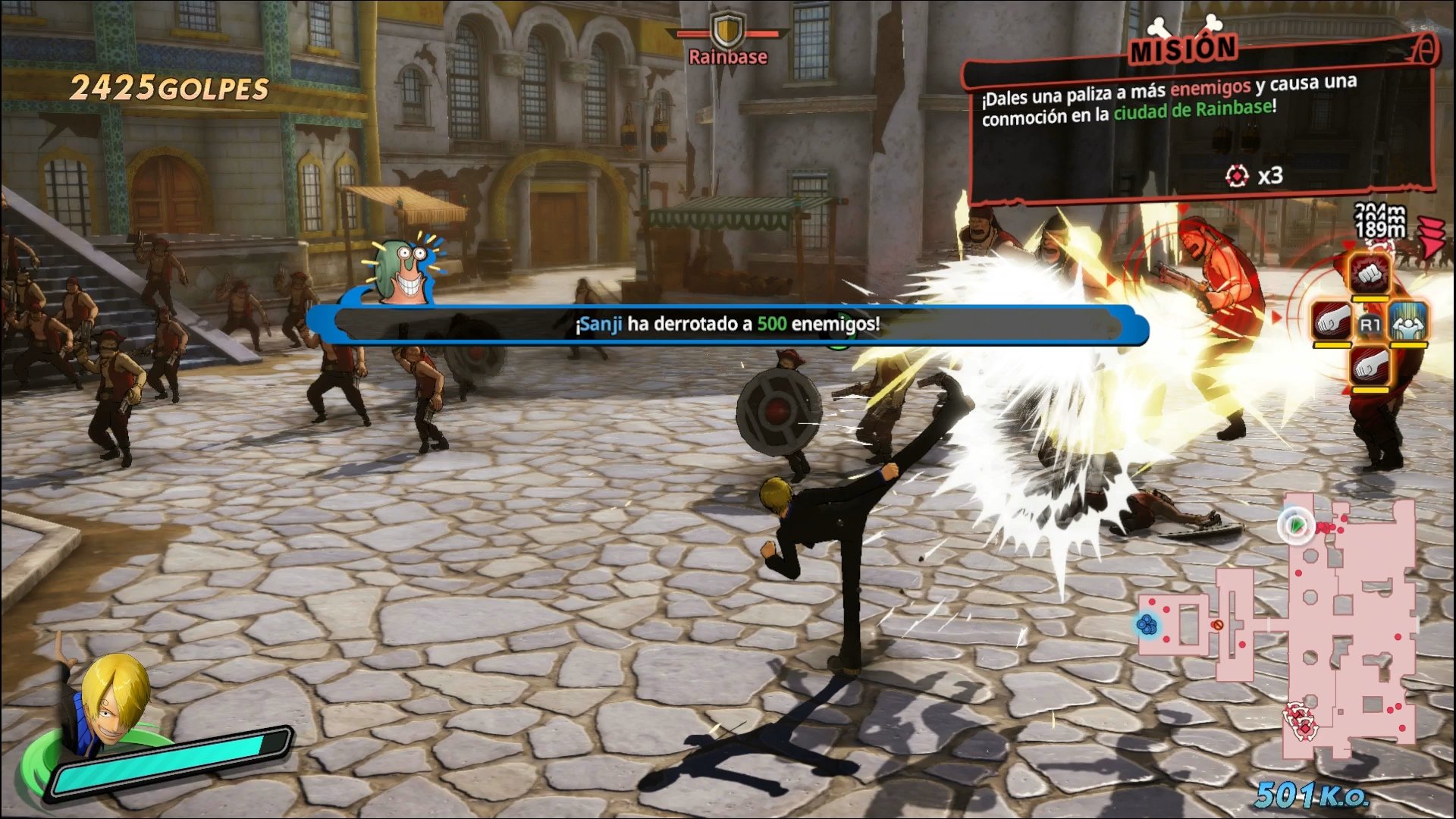The height and width of the screenshot is (819, 1456).
Task: Collapse the Sanji defeat announcement banner
Action: [726, 325]
